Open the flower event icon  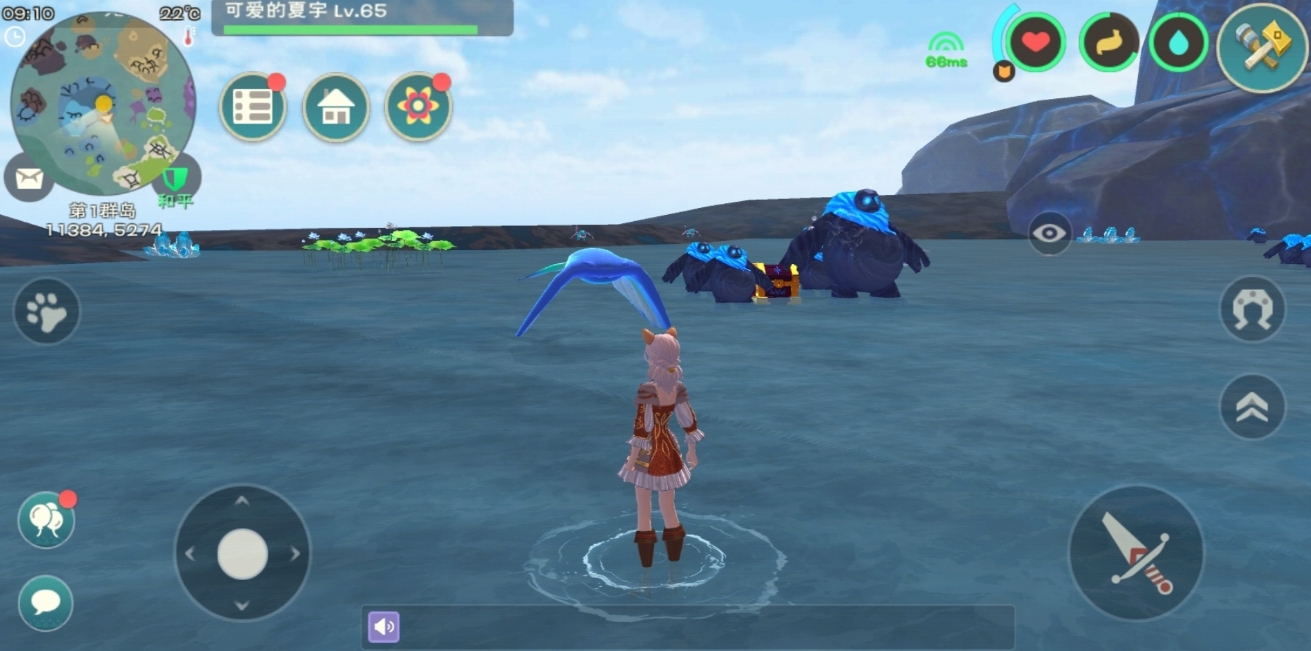click(x=418, y=107)
